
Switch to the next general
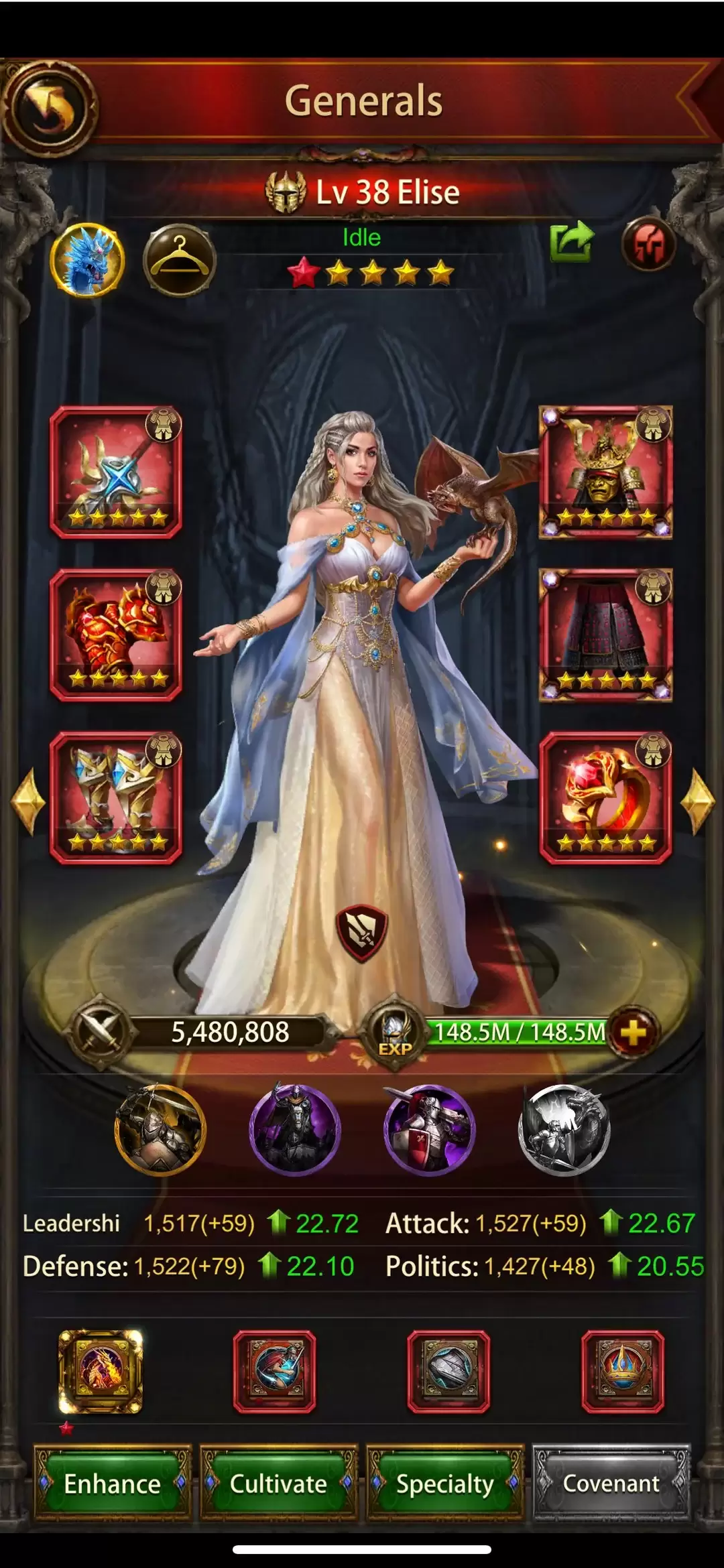pyautogui.click(x=697, y=802)
